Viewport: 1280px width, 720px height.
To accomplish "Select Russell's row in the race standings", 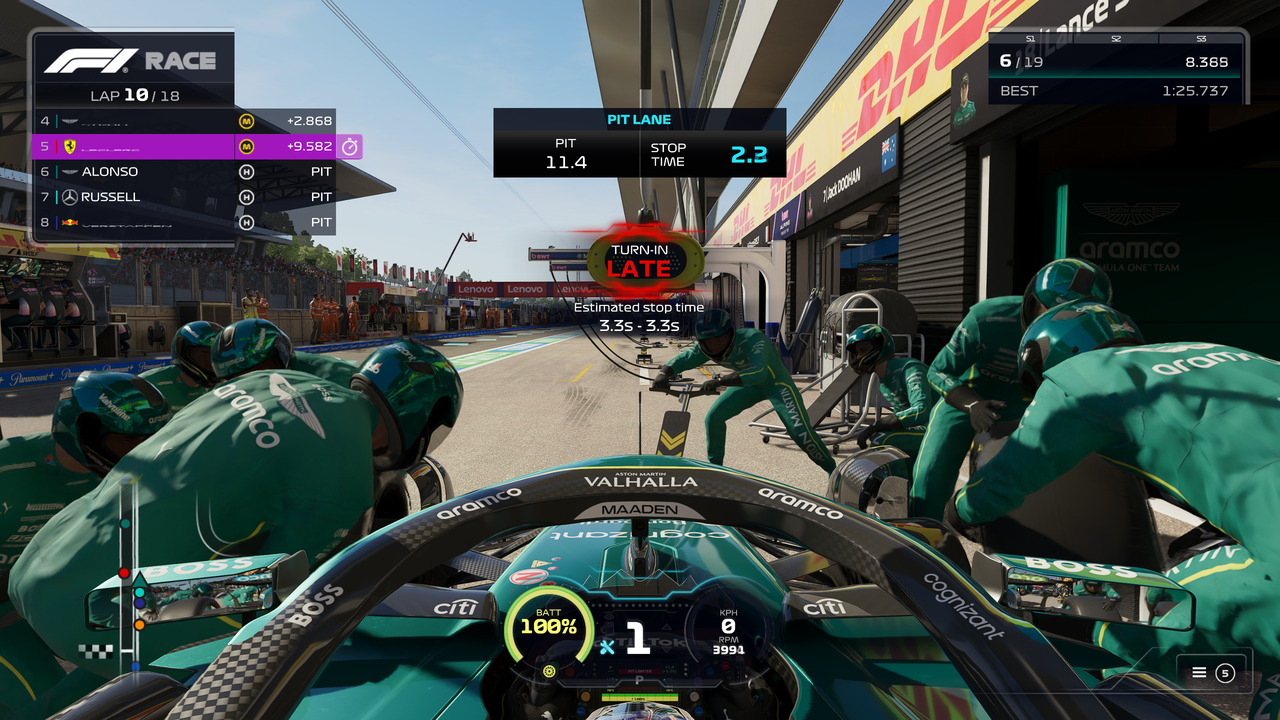I will [x=184, y=197].
